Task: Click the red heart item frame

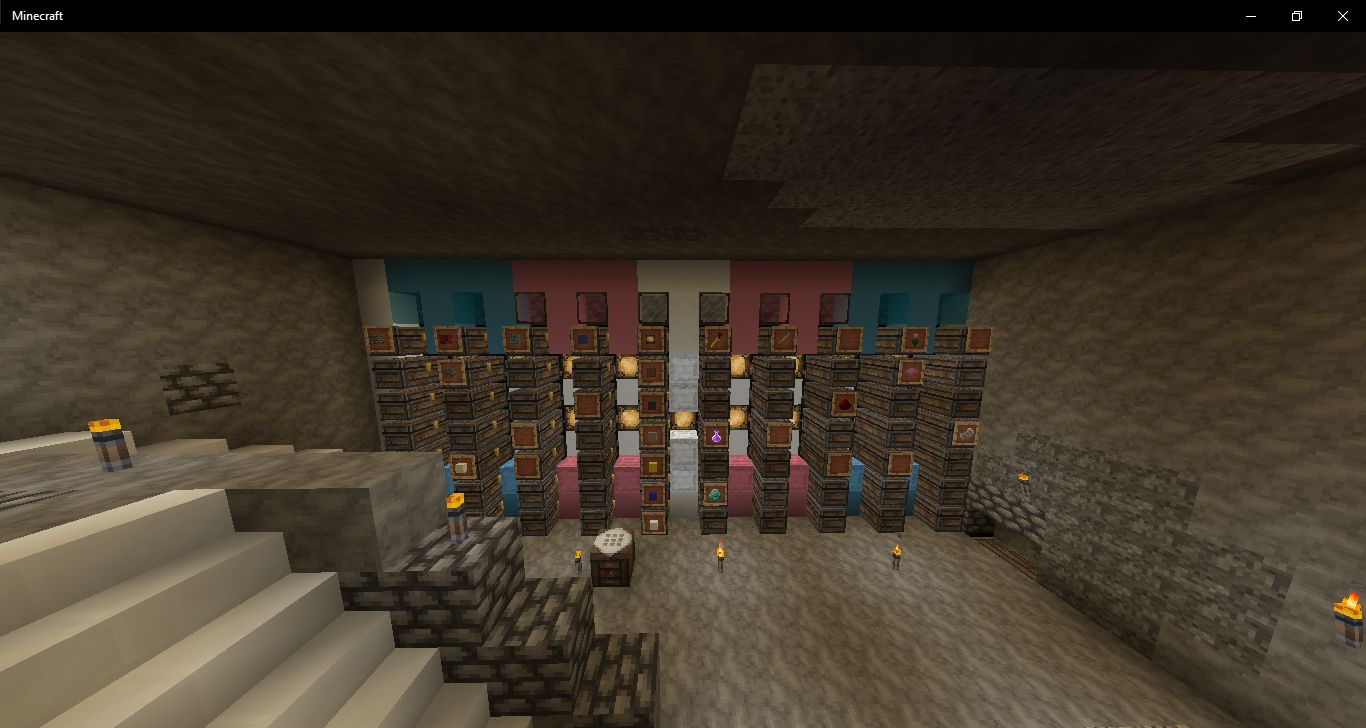Action: pos(844,403)
